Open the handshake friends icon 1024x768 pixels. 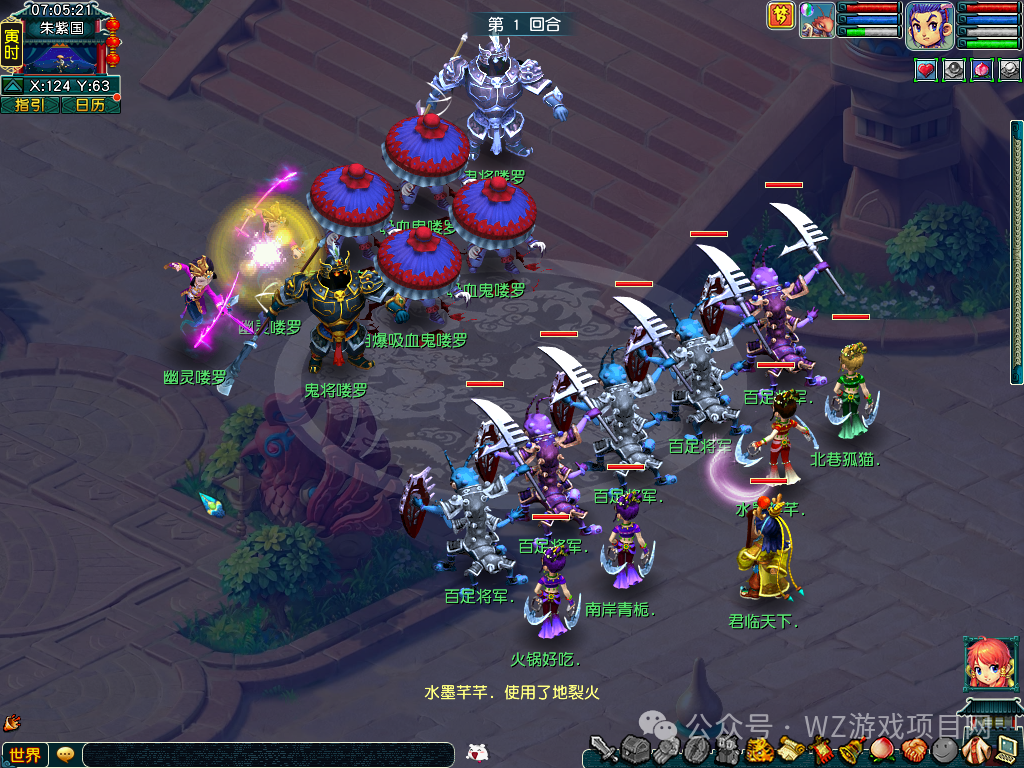[914, 750]
